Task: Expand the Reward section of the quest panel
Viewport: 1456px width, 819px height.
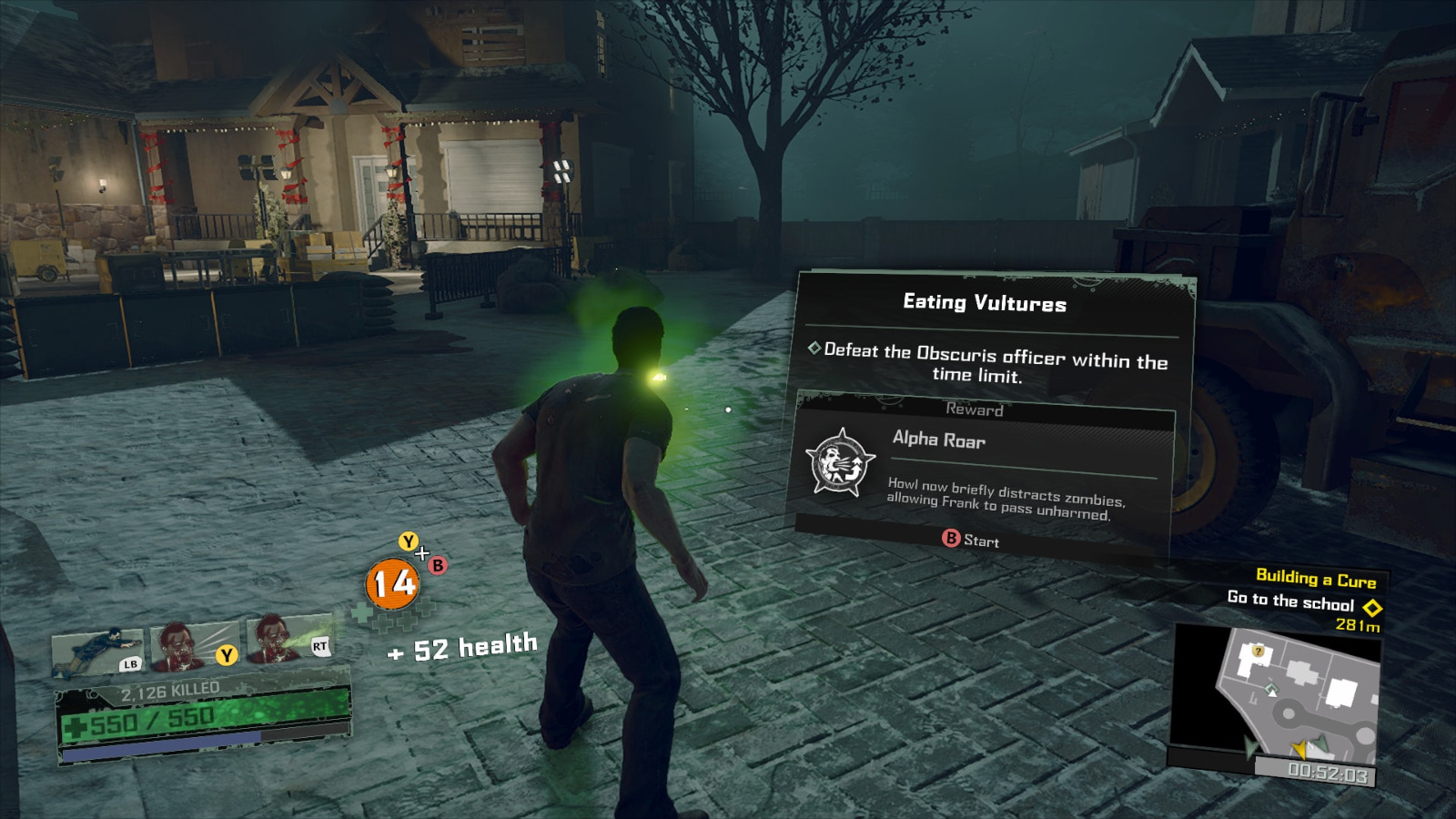Action: pyautogui.click(x=975, y=409)
